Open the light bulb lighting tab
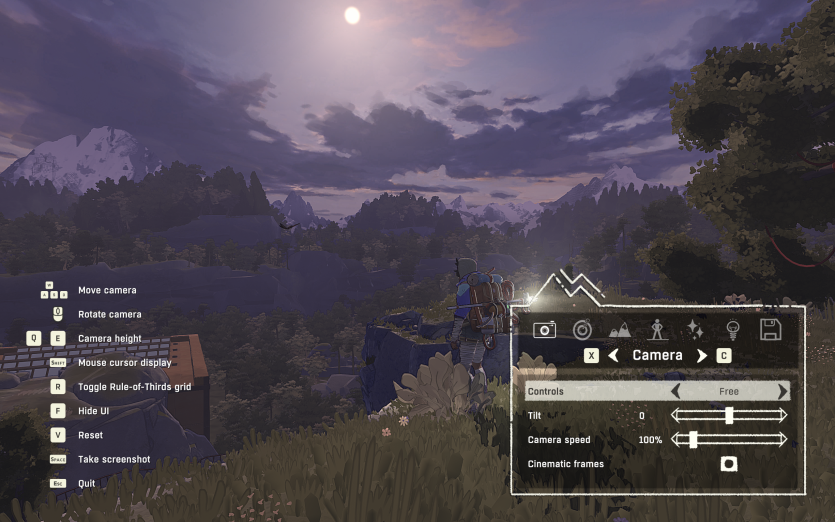835x522 pixels. click(732, 329)
